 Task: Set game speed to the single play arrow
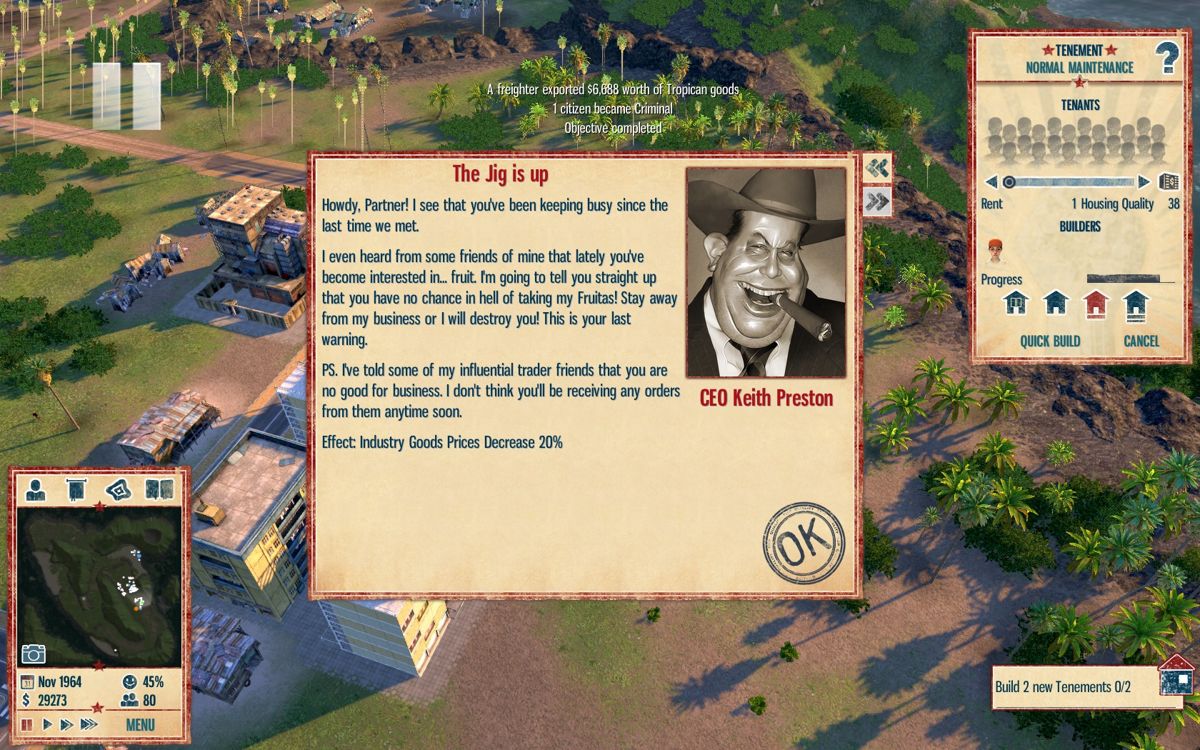47,724
